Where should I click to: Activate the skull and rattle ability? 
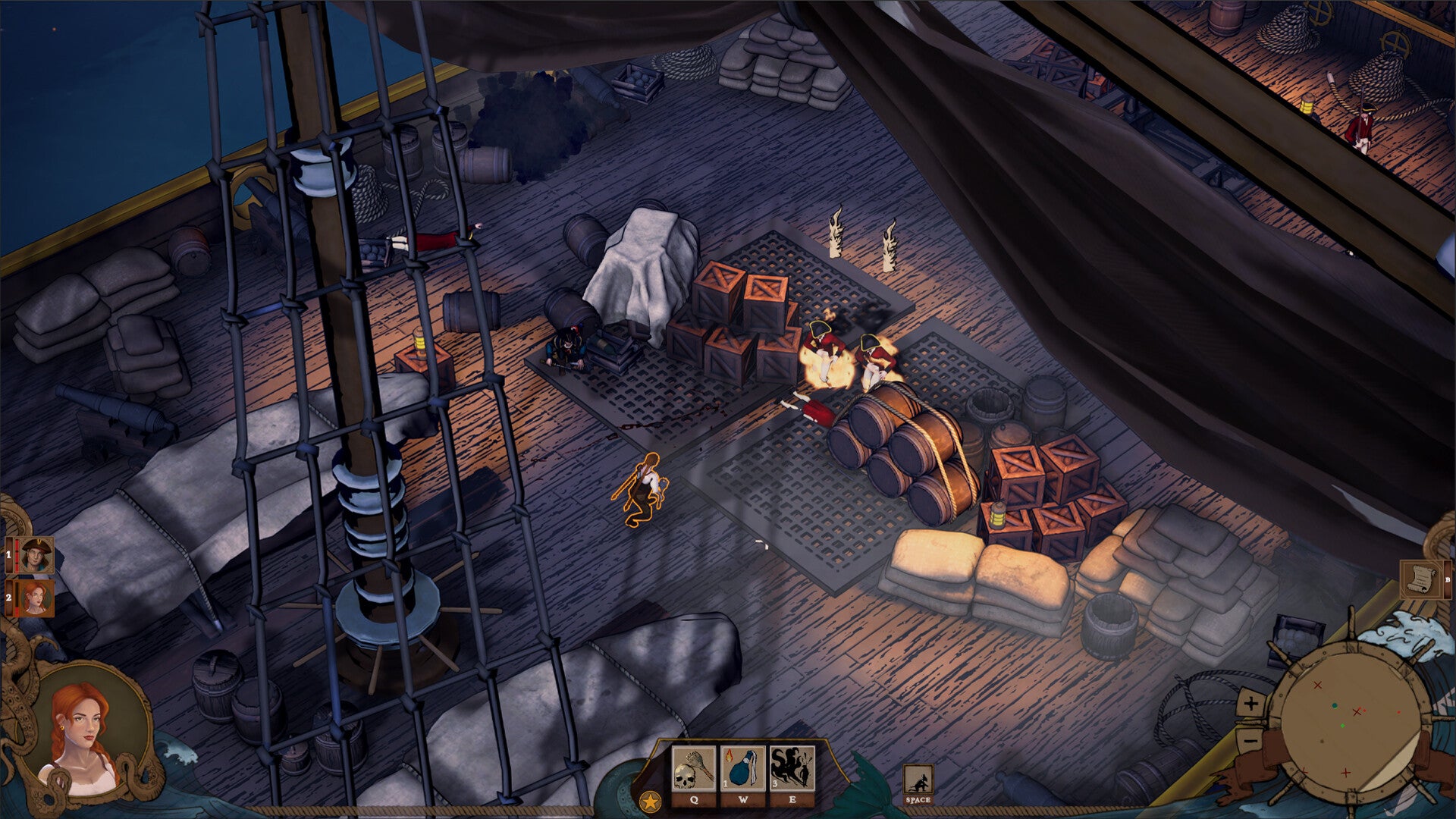(694, 768)
